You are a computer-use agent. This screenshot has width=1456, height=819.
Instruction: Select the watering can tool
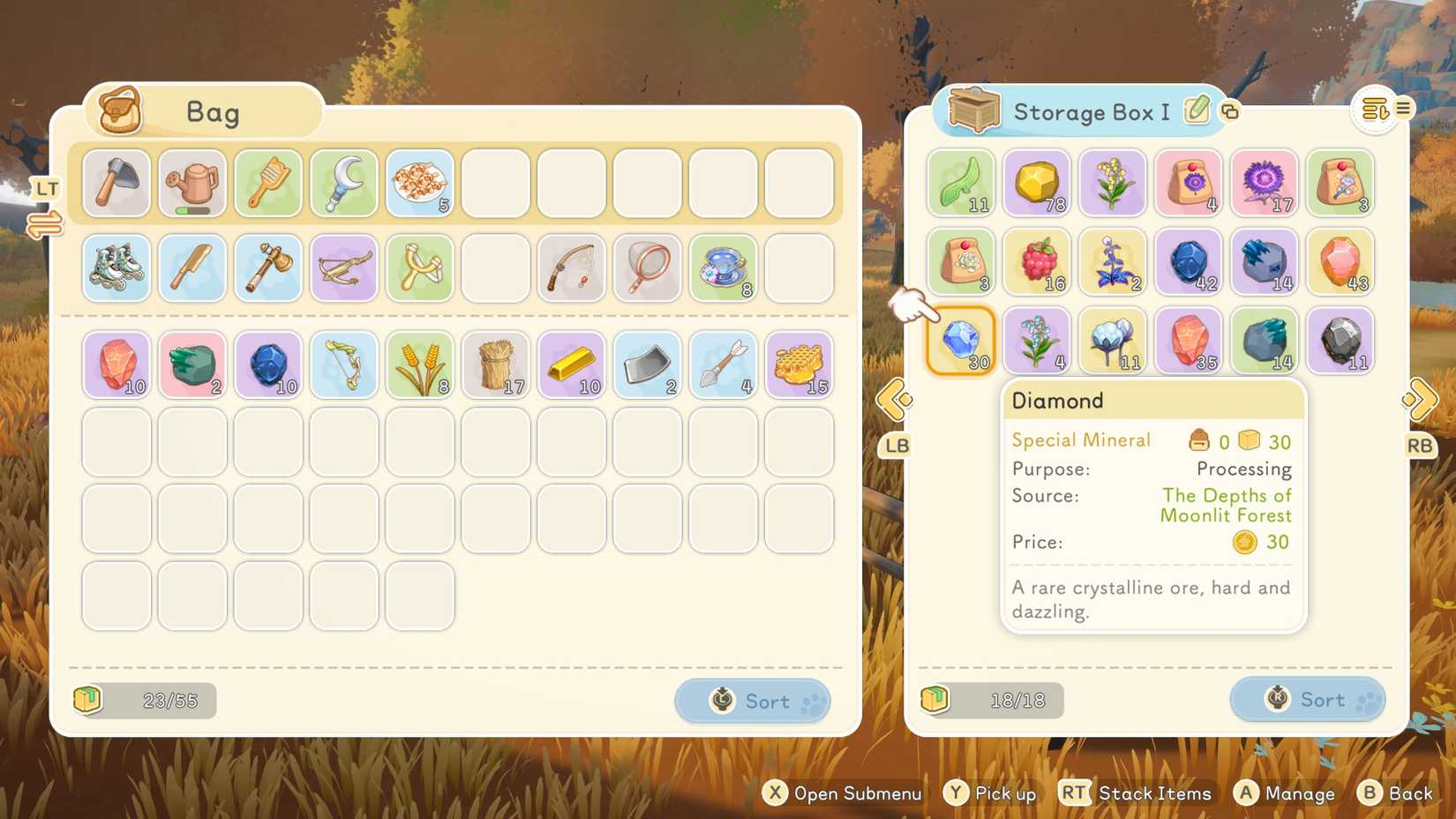pos(191,183)
